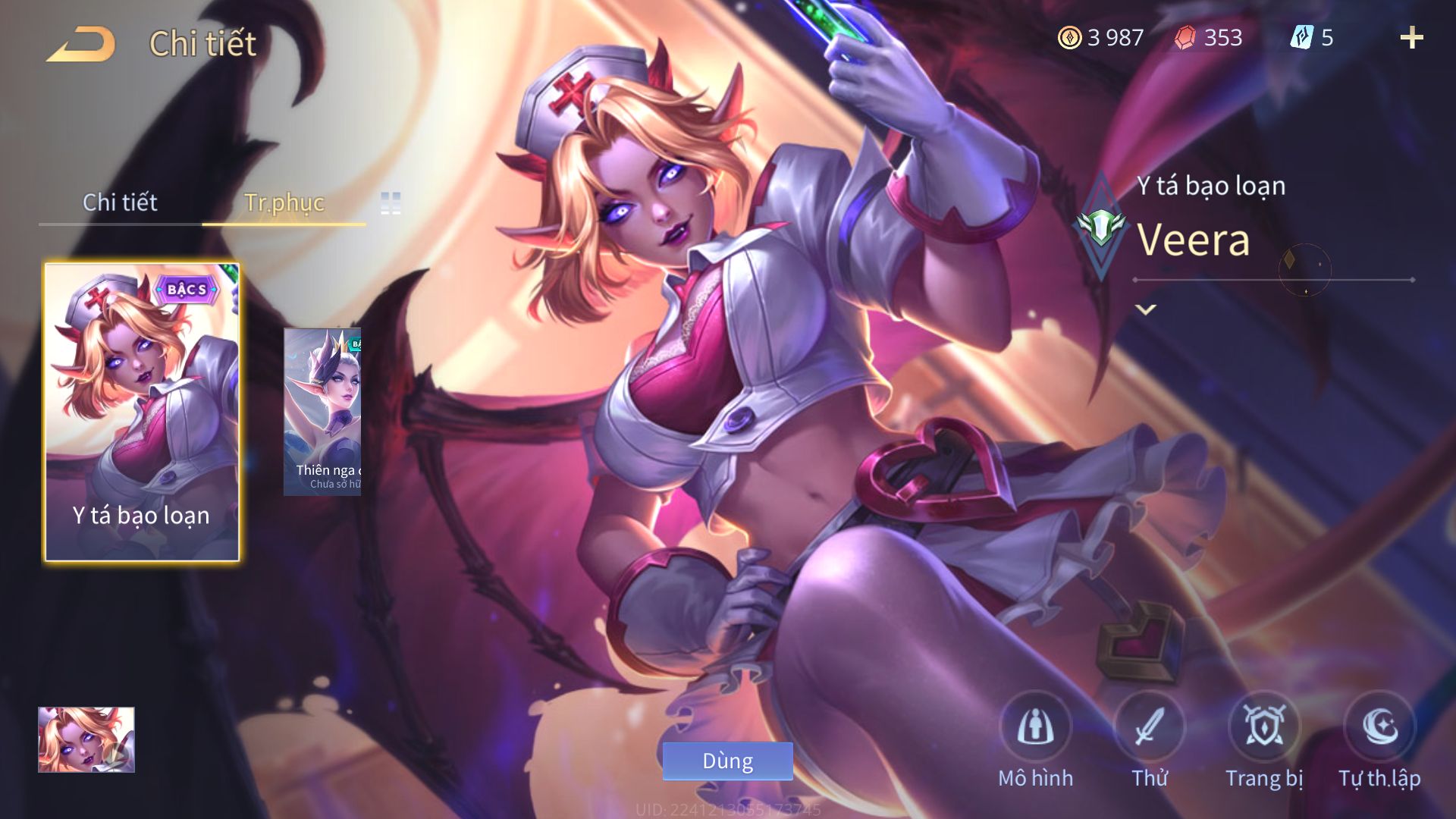This screenshot has height=819, width=1456.
Task: Add currency with the plus button
Action: [1411, 38]
